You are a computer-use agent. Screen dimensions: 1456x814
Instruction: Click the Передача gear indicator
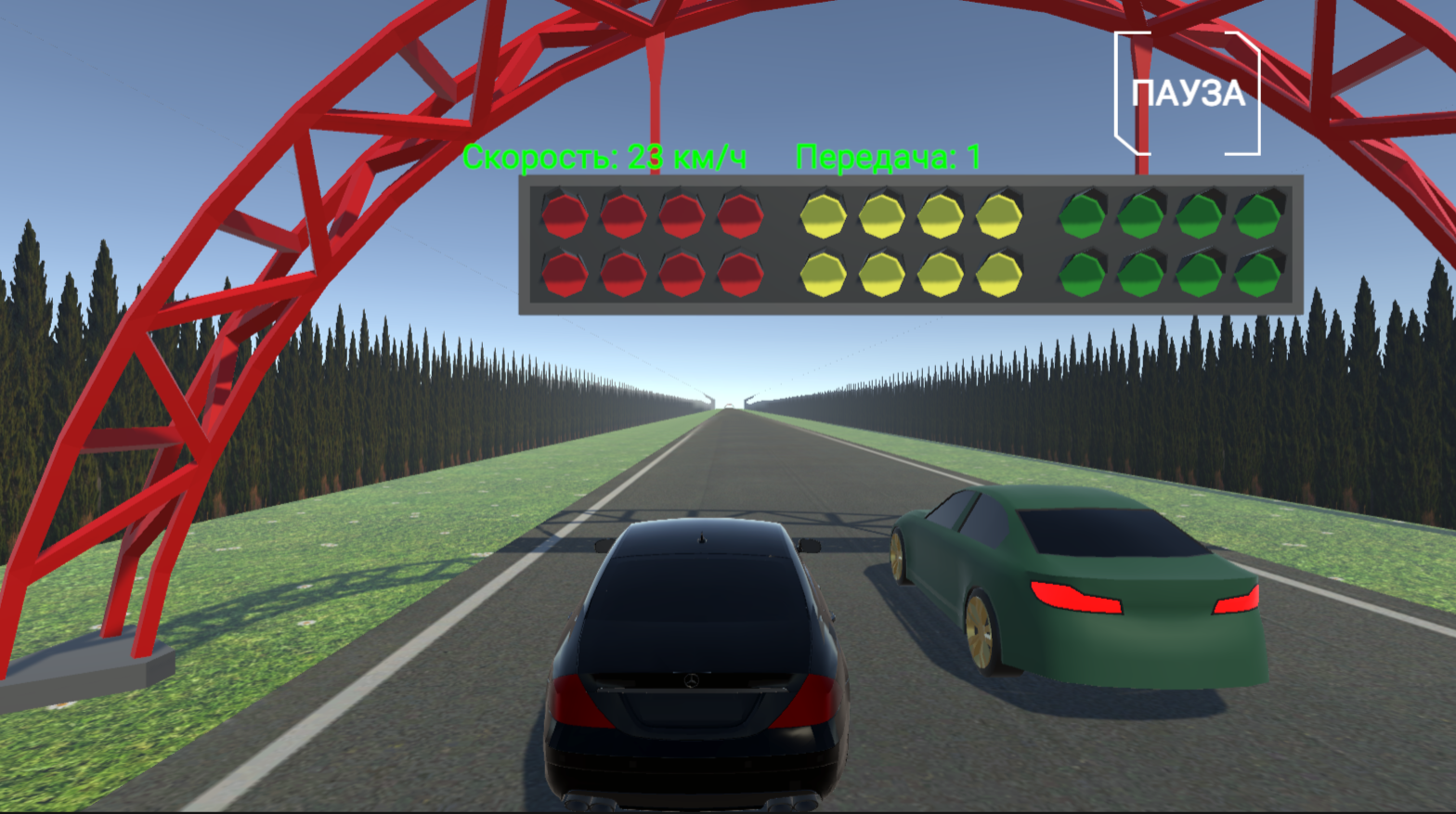pyautogui.click(x=887, y=157)
